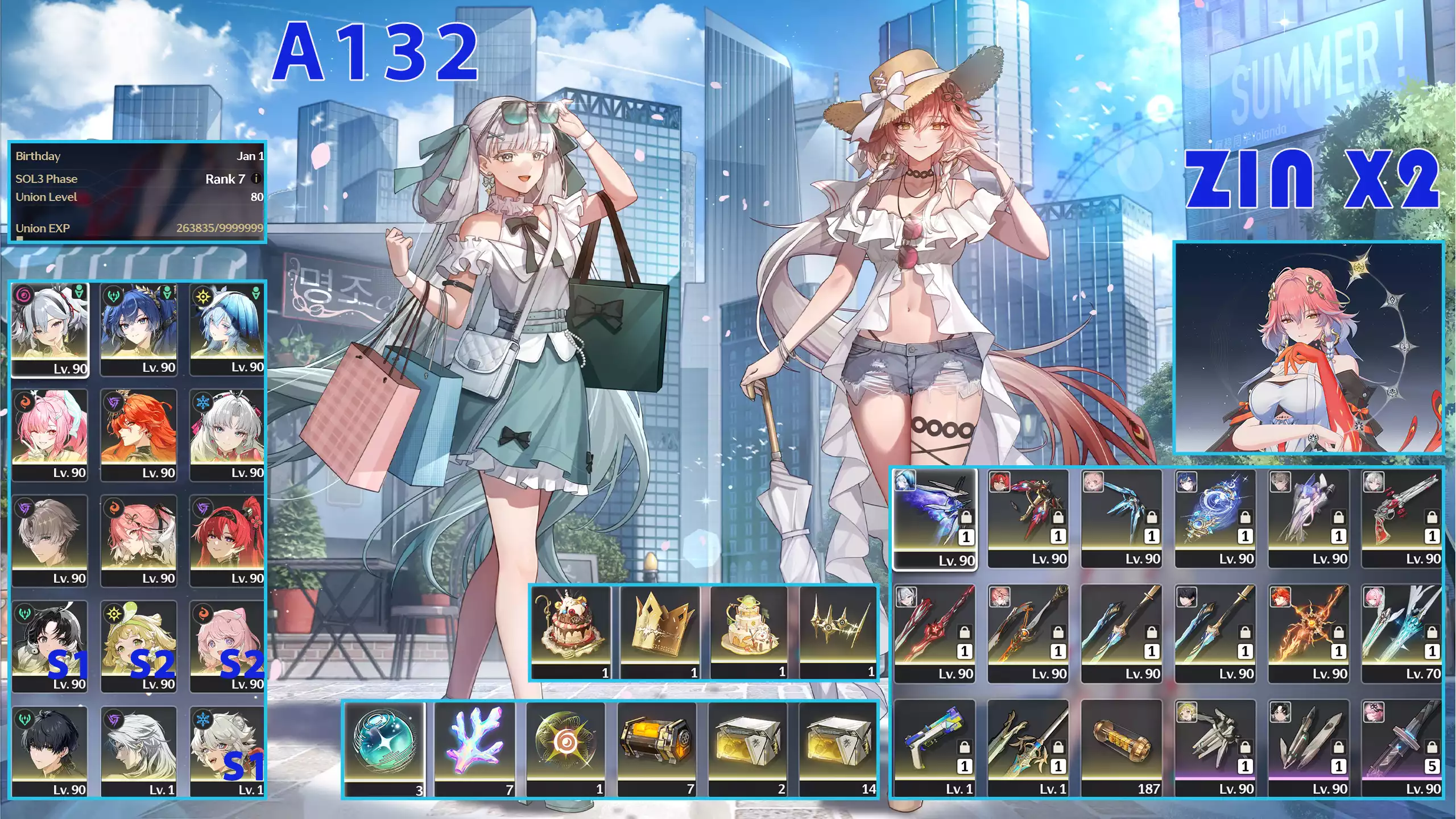Open the orange supply crate slot

tap(656, 749)
